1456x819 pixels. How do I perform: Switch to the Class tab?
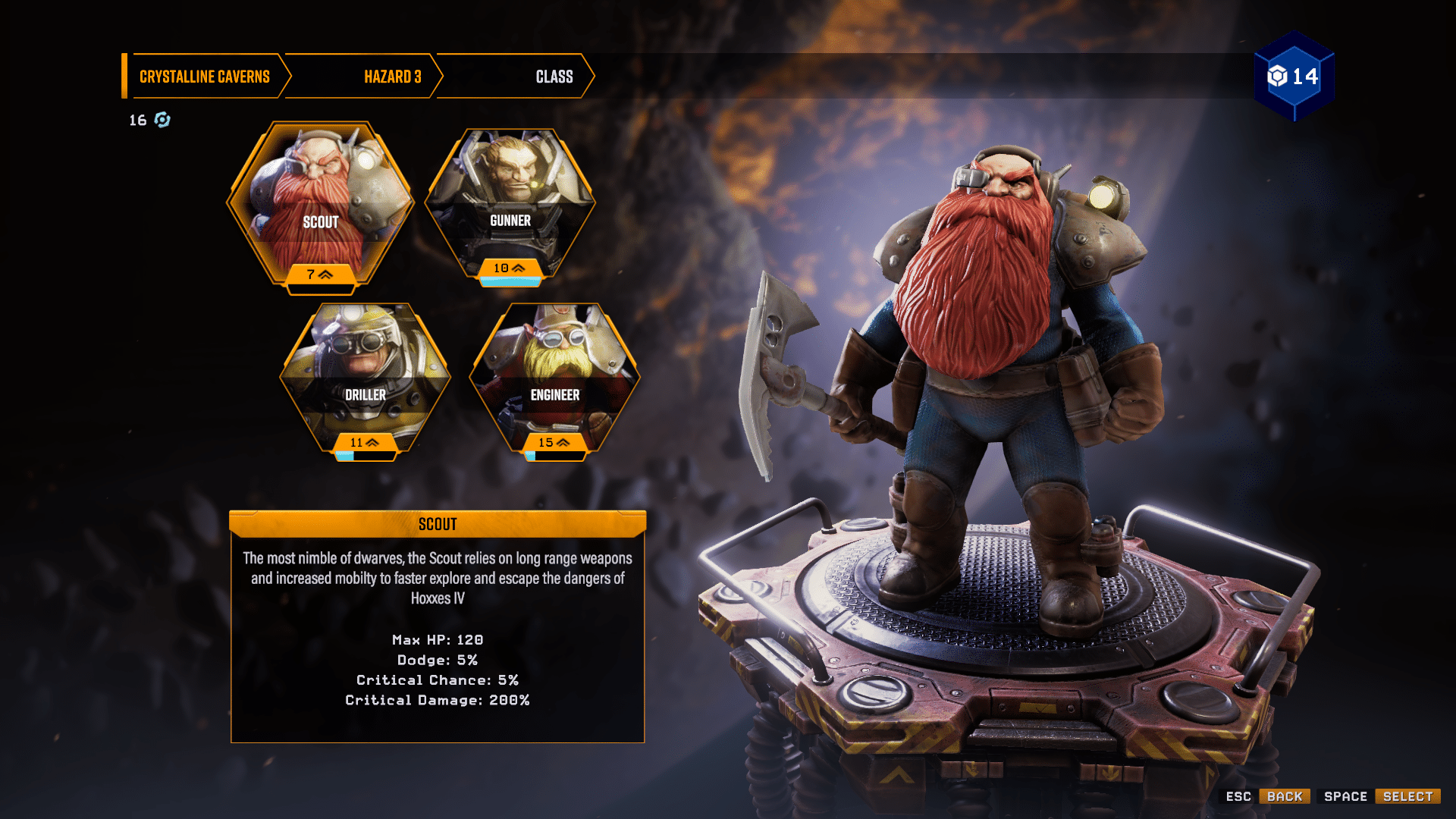coord(553,76)
